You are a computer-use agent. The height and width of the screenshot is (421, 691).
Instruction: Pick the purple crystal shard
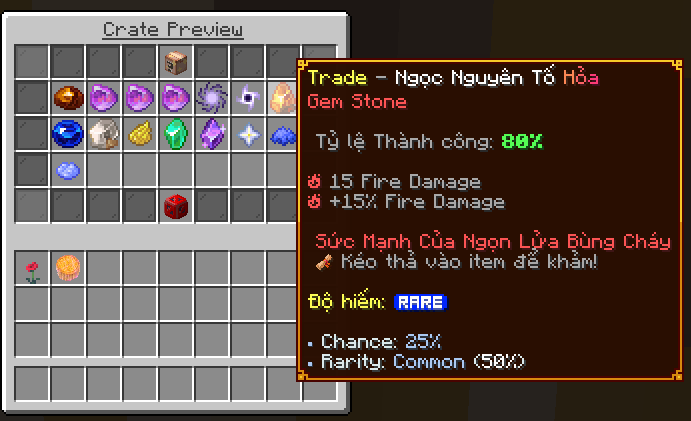point(212,134)
